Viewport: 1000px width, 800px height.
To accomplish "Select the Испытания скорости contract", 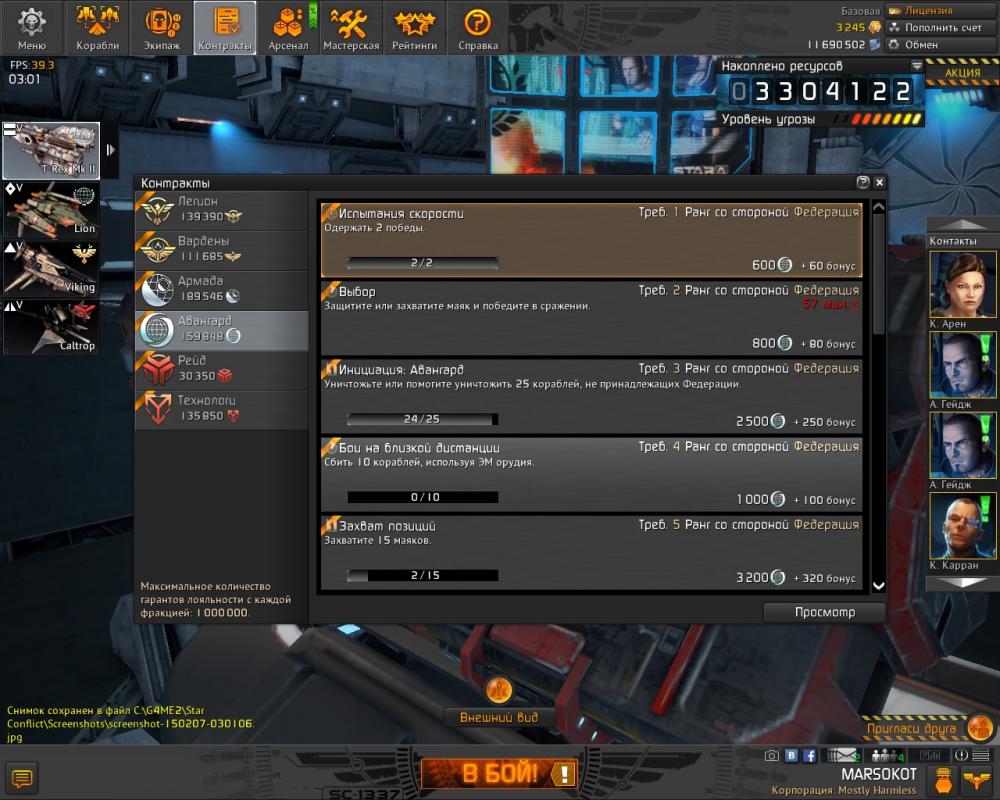I will point(591,240).
